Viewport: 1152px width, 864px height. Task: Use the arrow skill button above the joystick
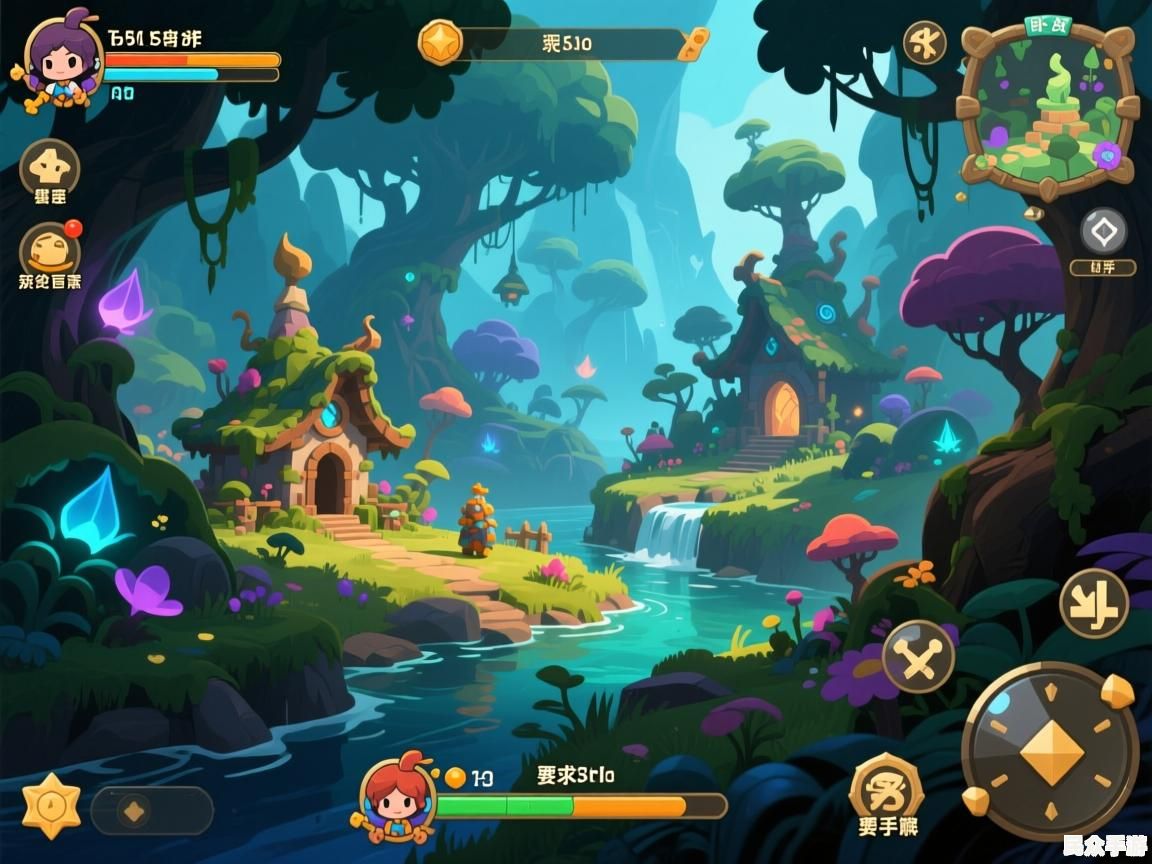coord(1093,603)
